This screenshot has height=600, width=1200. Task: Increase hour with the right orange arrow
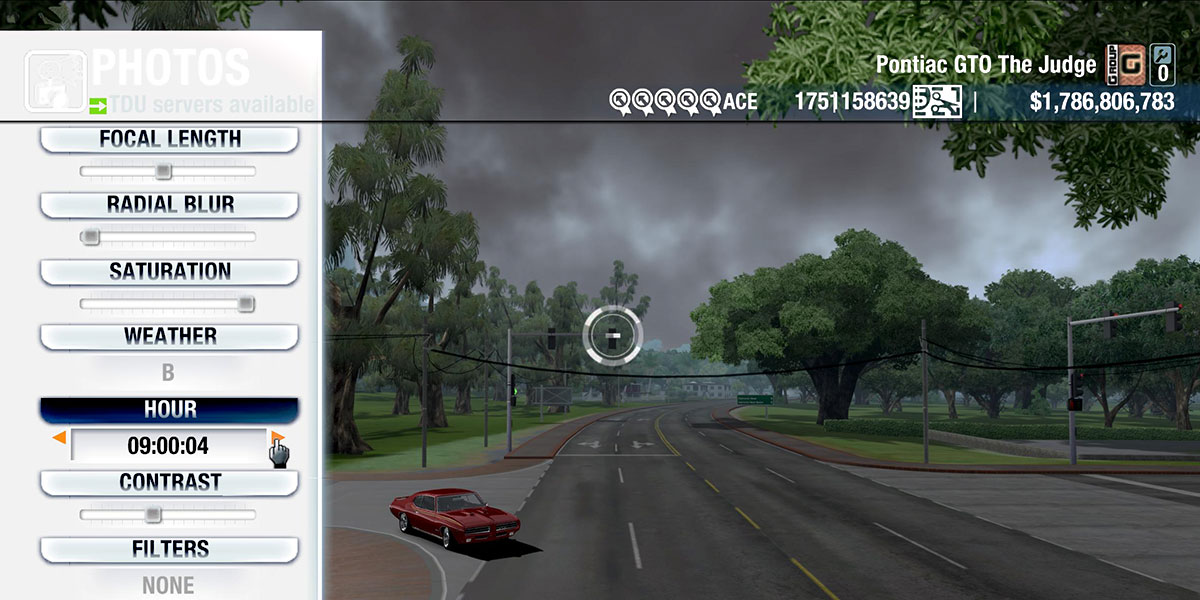tap(277, 438)
